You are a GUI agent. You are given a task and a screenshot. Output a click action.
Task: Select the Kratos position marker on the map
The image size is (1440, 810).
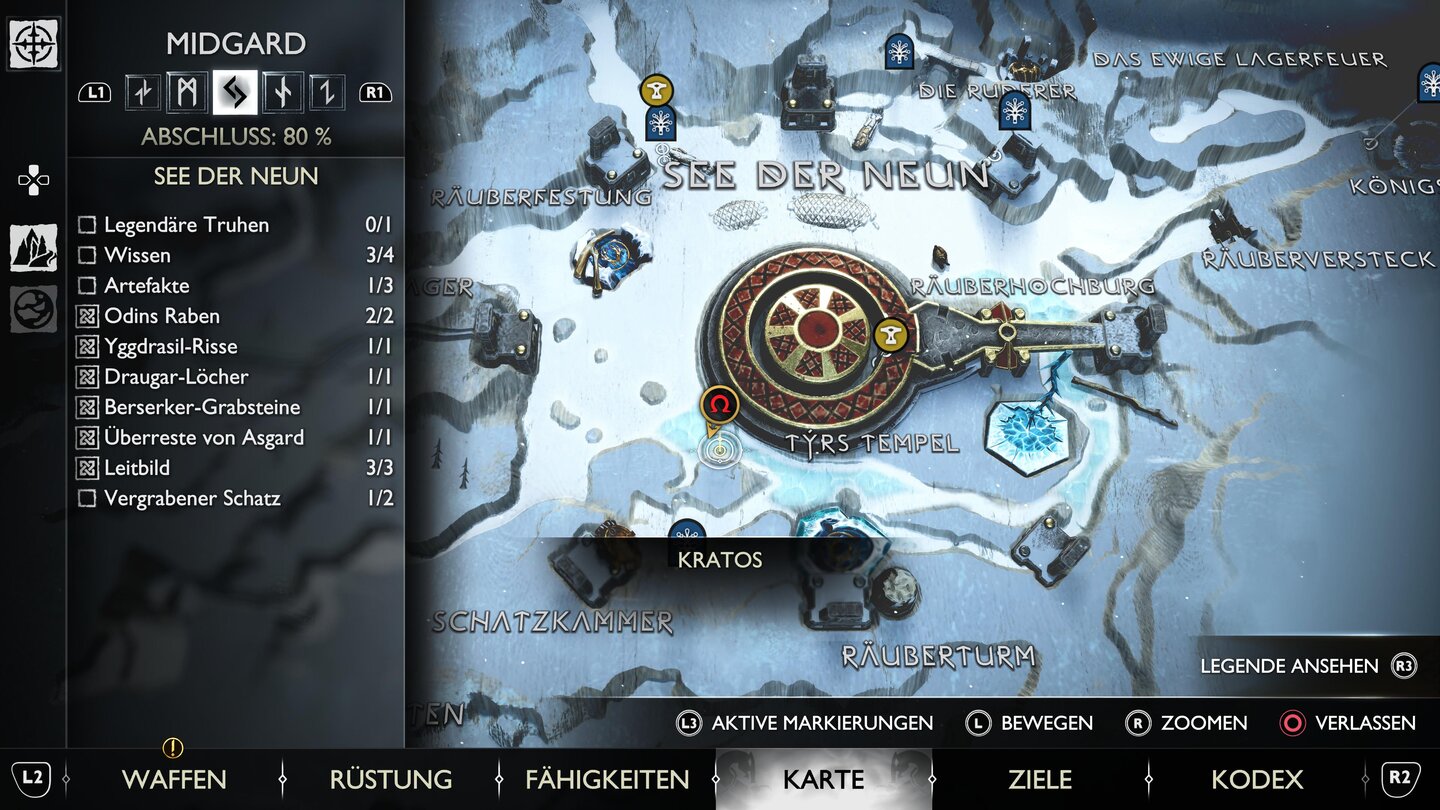point(720,450)
